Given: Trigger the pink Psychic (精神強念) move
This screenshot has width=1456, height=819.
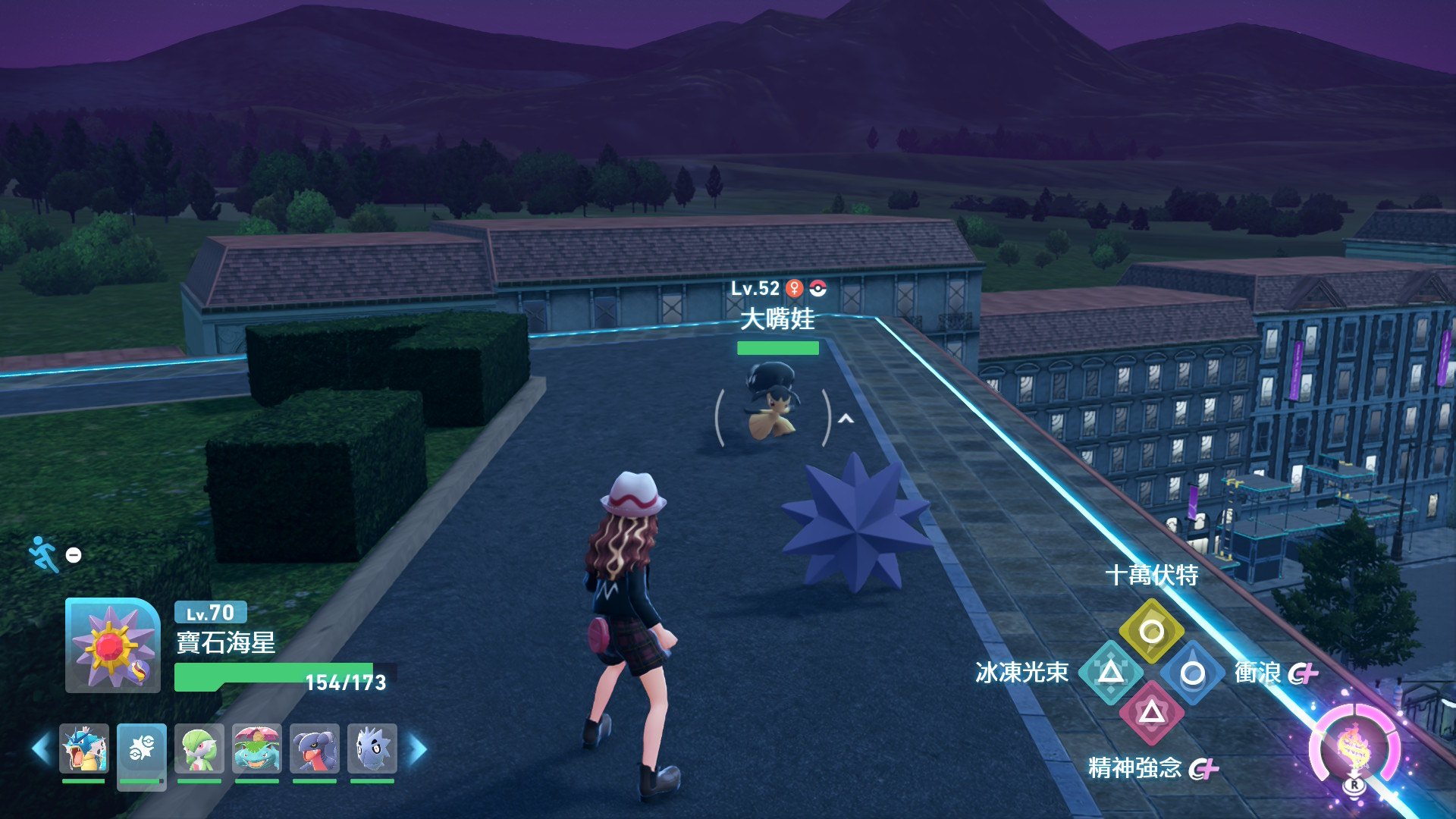Looking at the screenshot, I should 1151,712.
